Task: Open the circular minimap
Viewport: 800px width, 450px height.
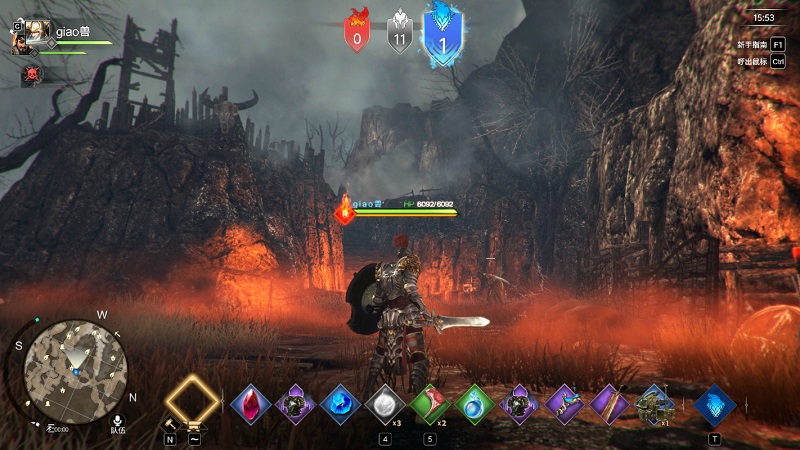Action: pos(75,361)
